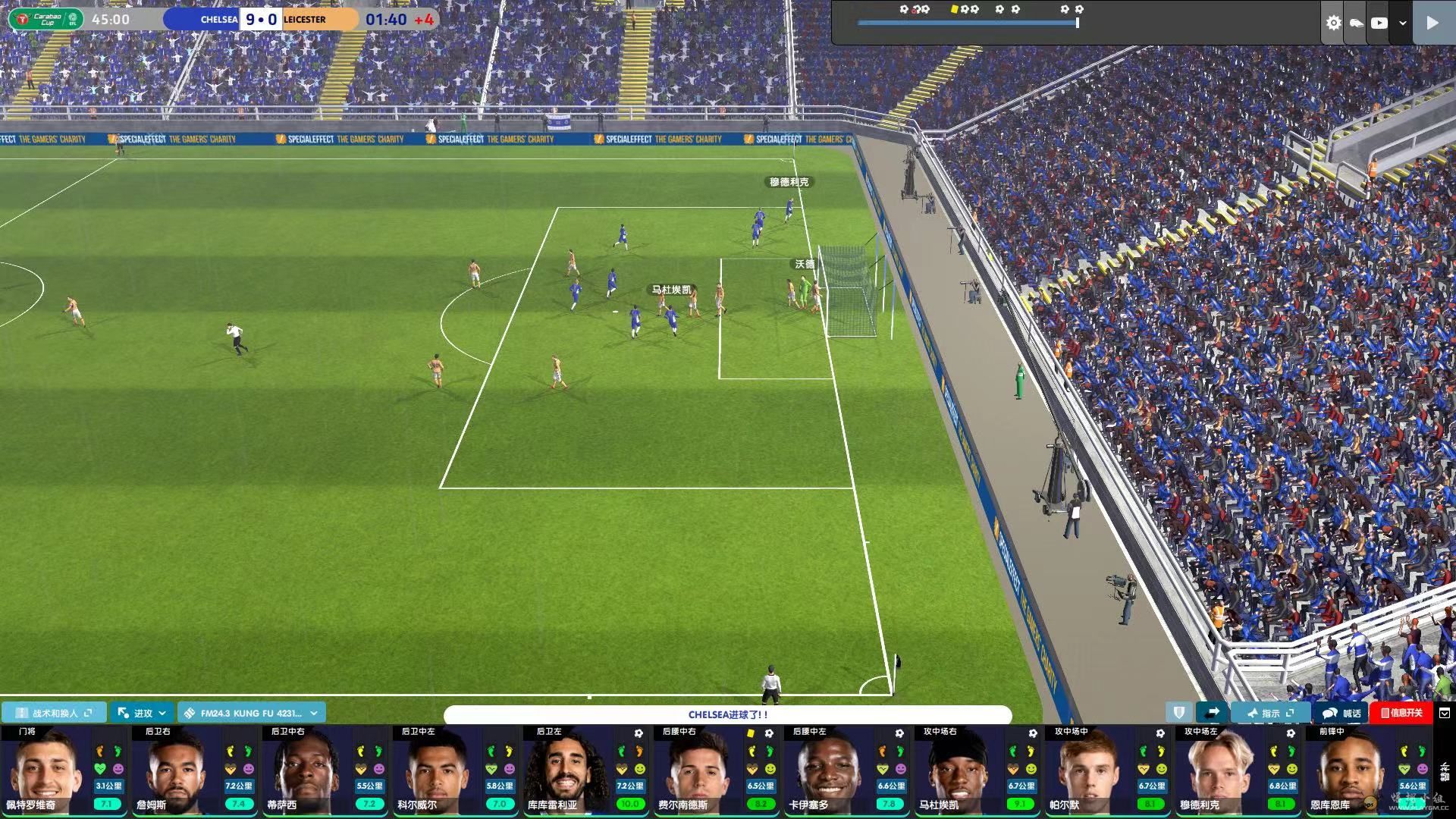The width and height of the screenshot is (1456, 819).
Task: Open the 指示 instructions panel
Action: [1271, 713]
